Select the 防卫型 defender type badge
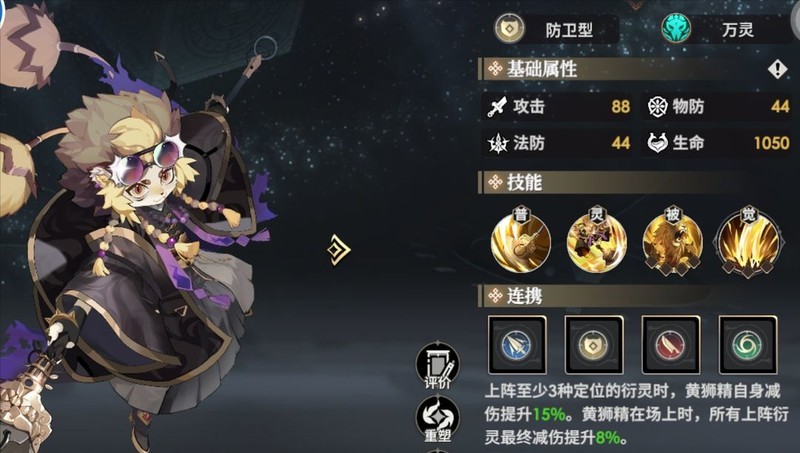Screen dimensions: 800x453 coord(554,29)
